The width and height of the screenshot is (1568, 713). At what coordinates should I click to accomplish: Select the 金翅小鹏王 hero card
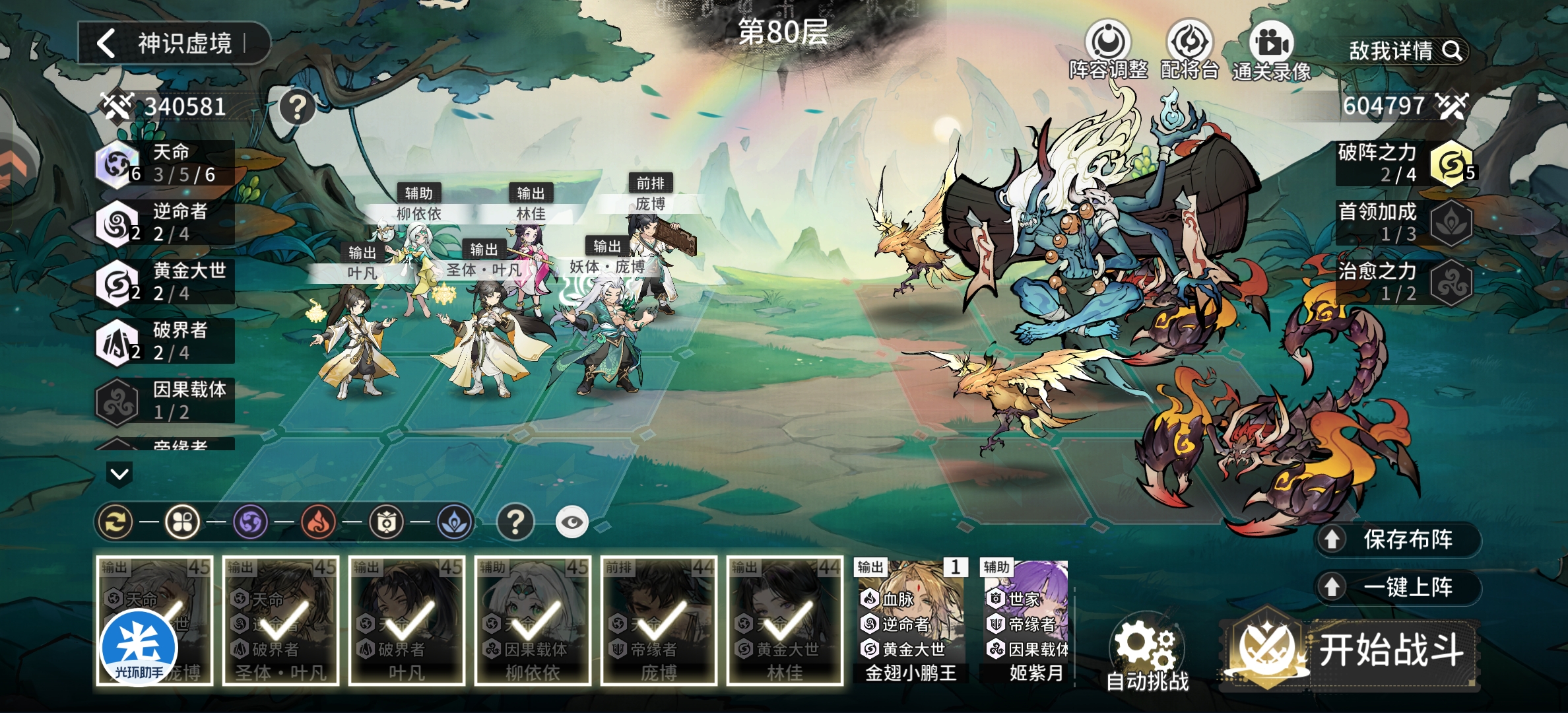click(911, 621)
